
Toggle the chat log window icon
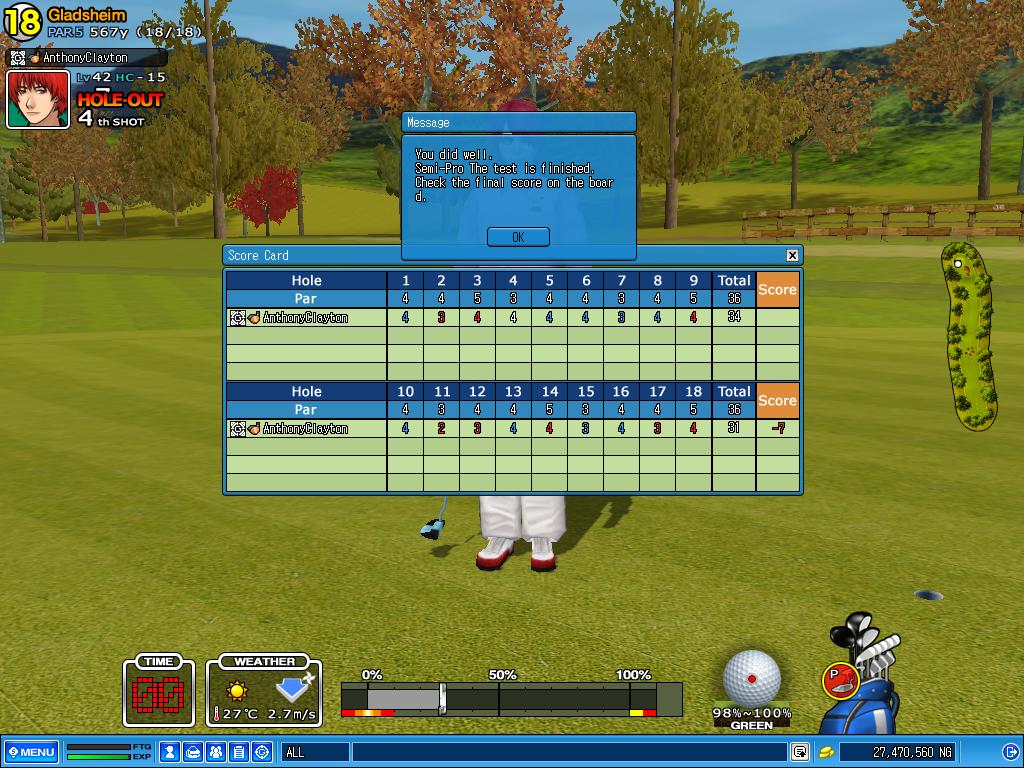[800, 752]
